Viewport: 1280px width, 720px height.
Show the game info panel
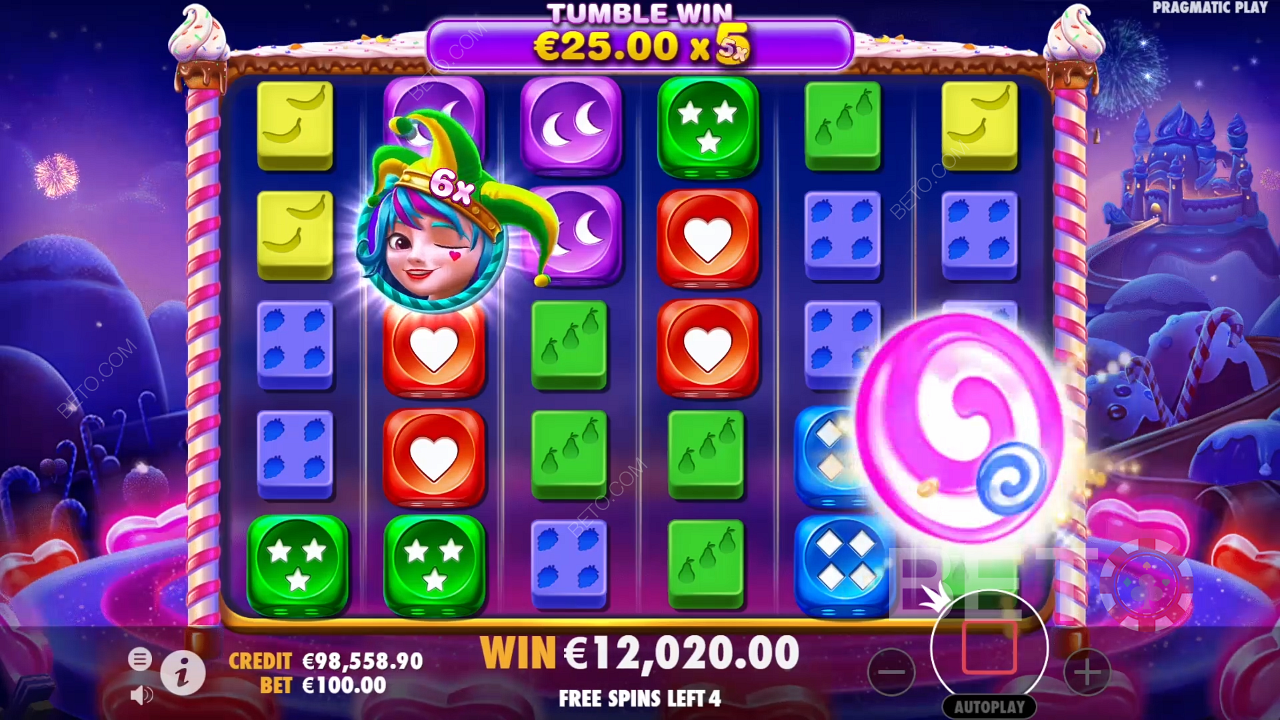pyautogui.click(x=182, y=675)
